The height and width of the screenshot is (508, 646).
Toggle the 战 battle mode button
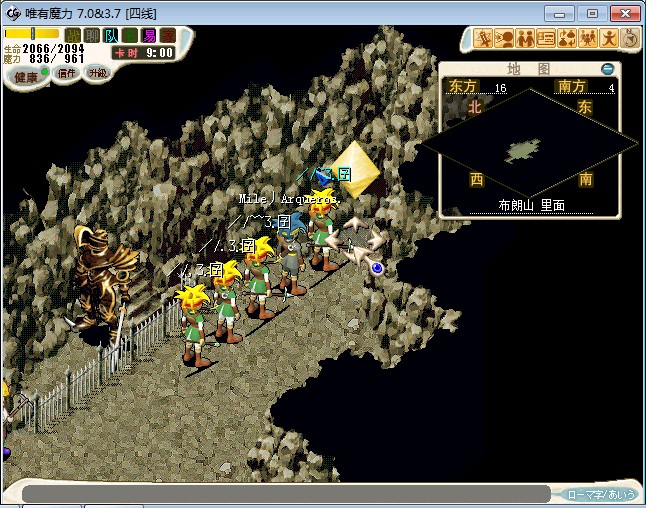coord(73,36)
